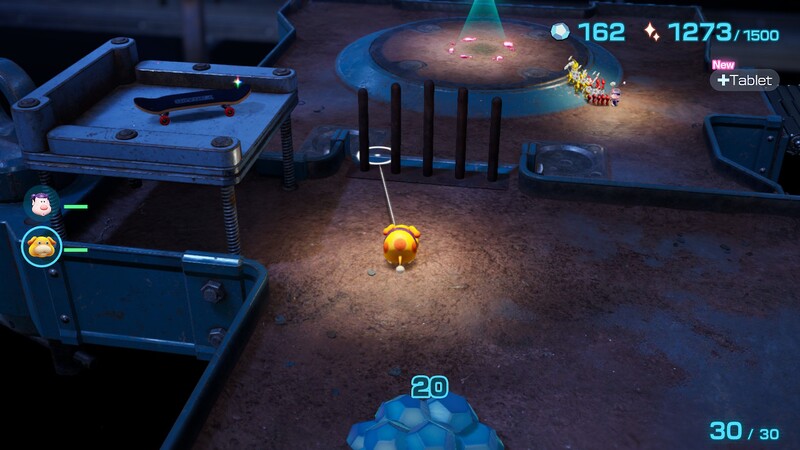Select the captain portrait icon
Screen dimensions: 800x450
[40, 204]
